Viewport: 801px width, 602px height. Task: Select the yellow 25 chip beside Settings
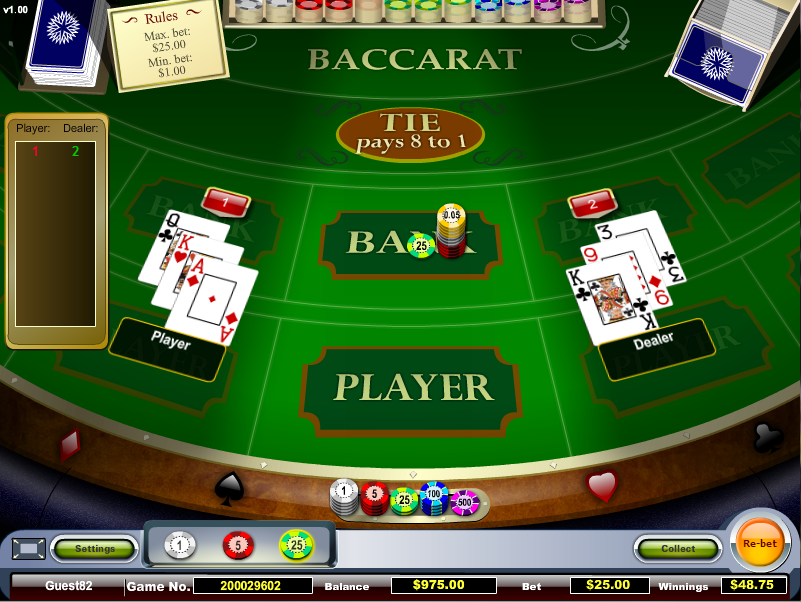click(x=296, y=545)
